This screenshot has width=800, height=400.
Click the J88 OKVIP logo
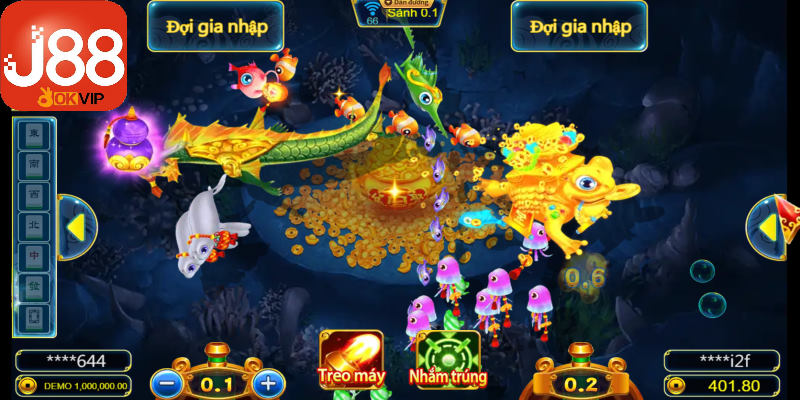[64, 55]
